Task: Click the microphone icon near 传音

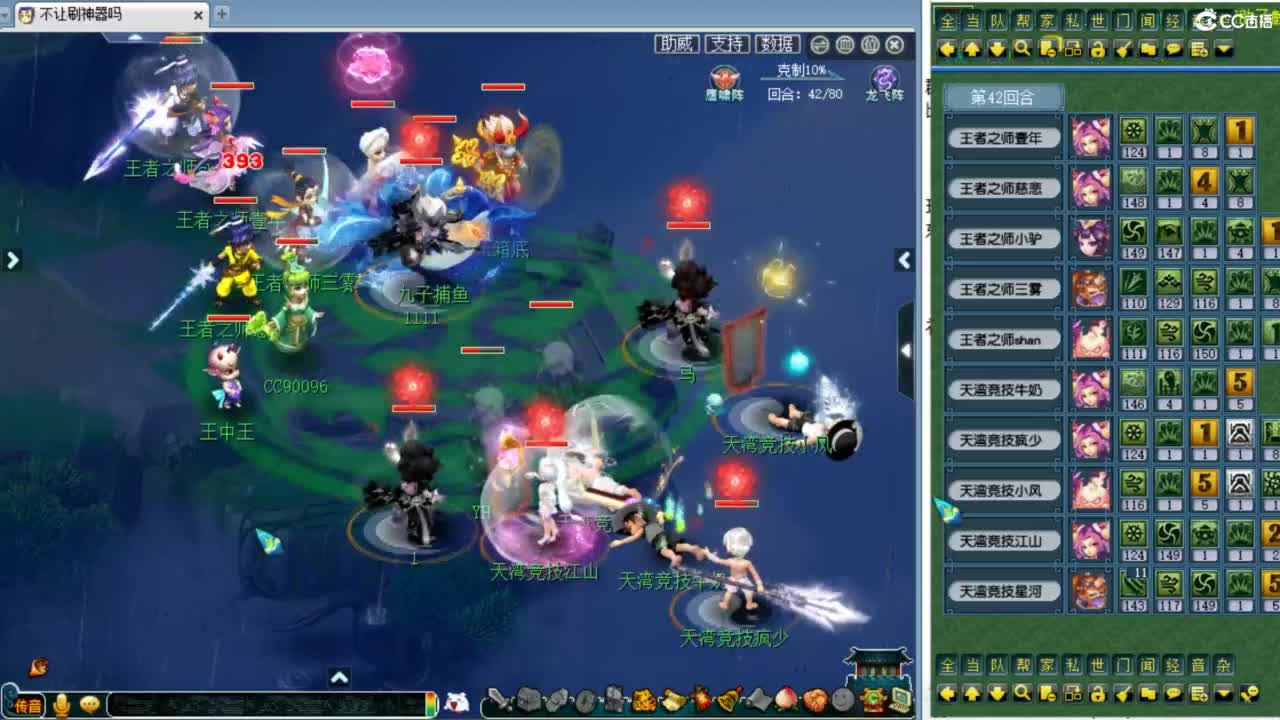Action: 62,702
